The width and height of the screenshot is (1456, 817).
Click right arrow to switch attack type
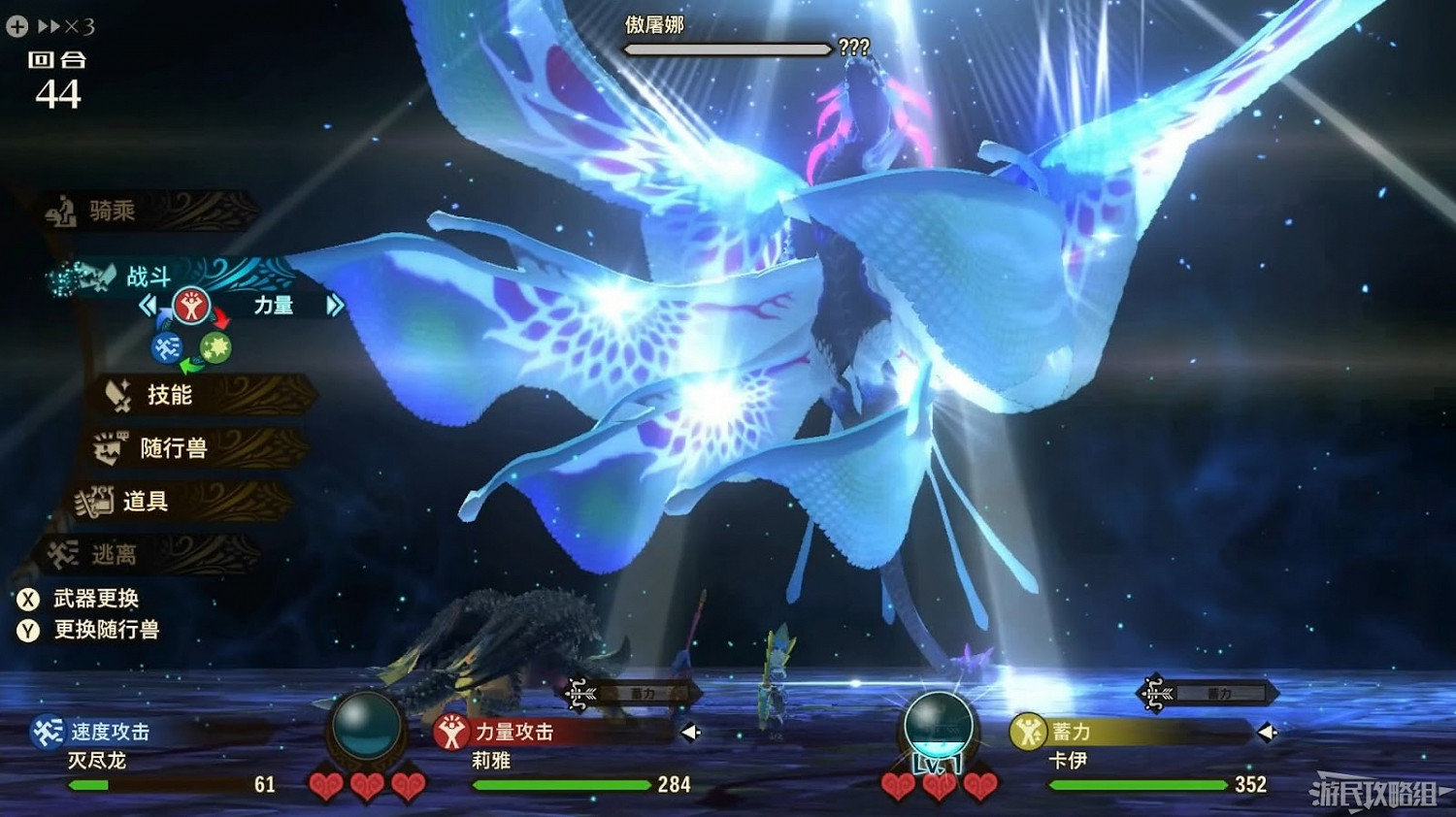click(336, 305)
